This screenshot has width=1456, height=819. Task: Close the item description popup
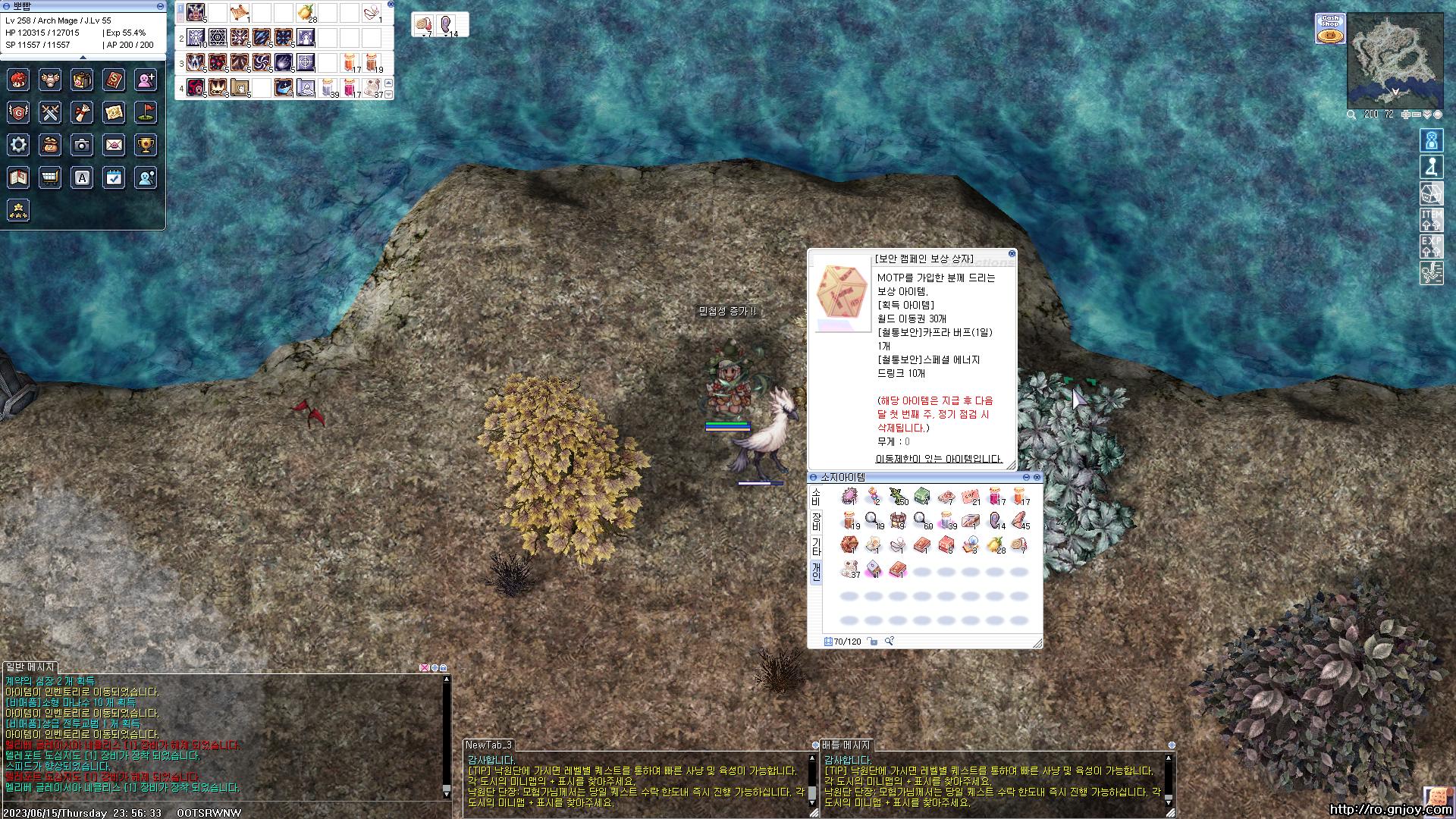click(x=1012, y=254)
